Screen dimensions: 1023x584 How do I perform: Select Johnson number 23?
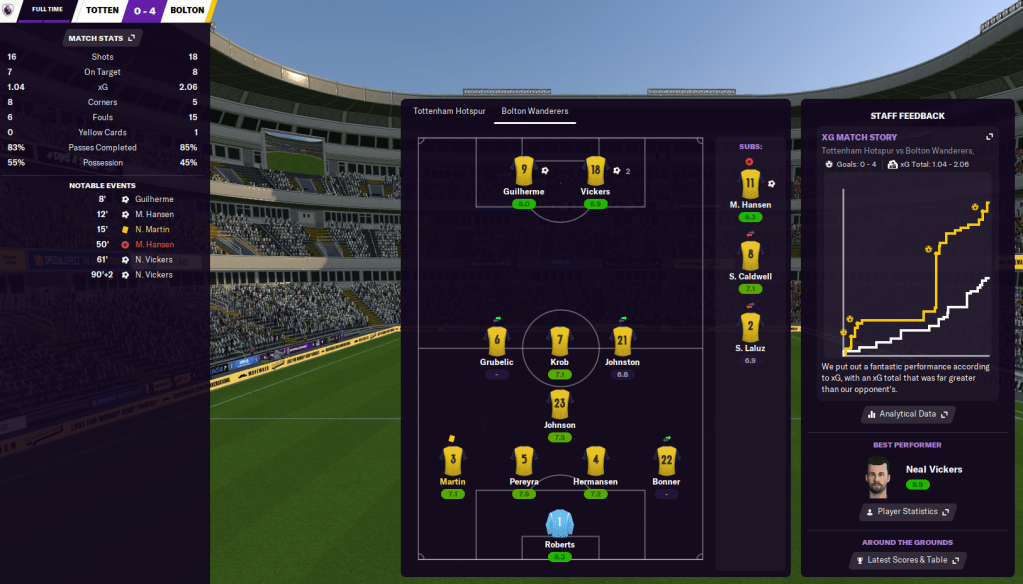tap(560, 405)
